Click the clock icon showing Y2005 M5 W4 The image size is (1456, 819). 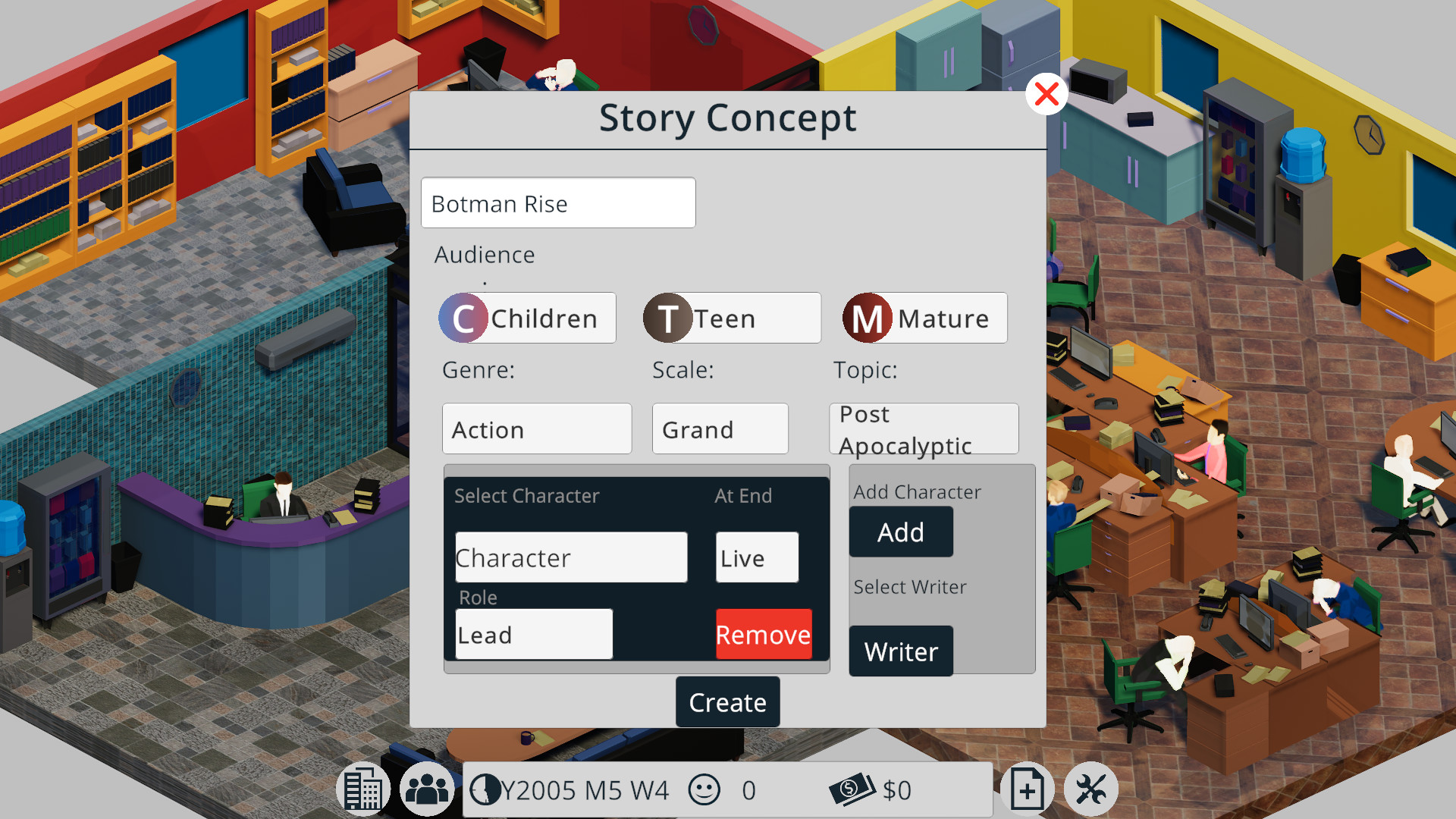(488, 790)
